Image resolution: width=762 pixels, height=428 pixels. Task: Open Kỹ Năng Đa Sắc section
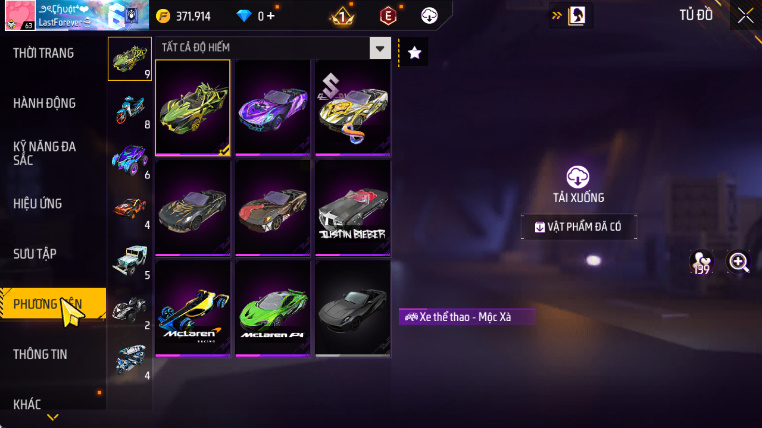click(x=44, y=153)
